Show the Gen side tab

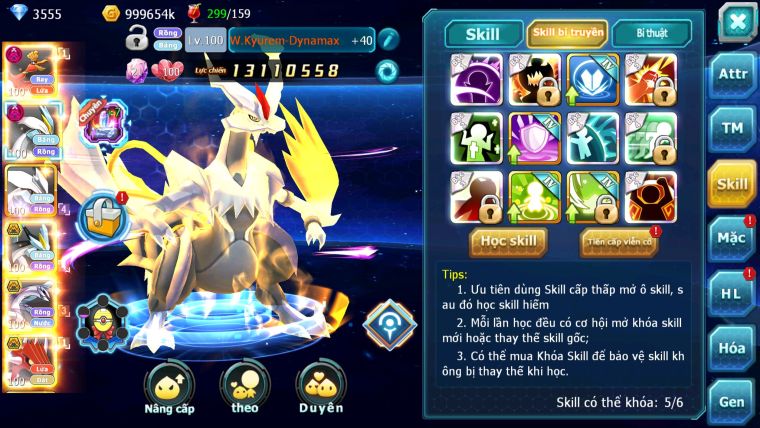click(732, 401)
